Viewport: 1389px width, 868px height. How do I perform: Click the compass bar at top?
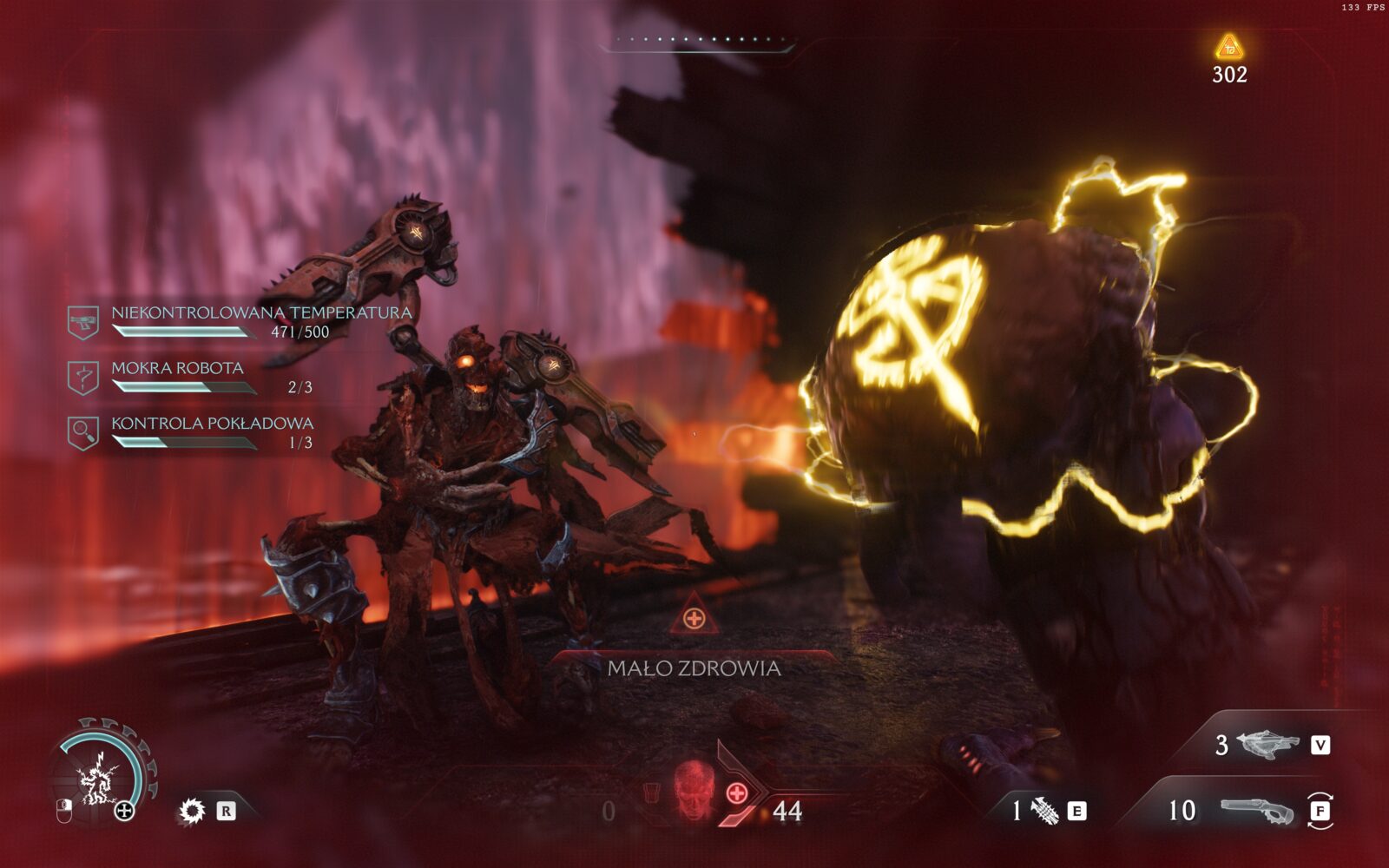[x=698, y=40]
